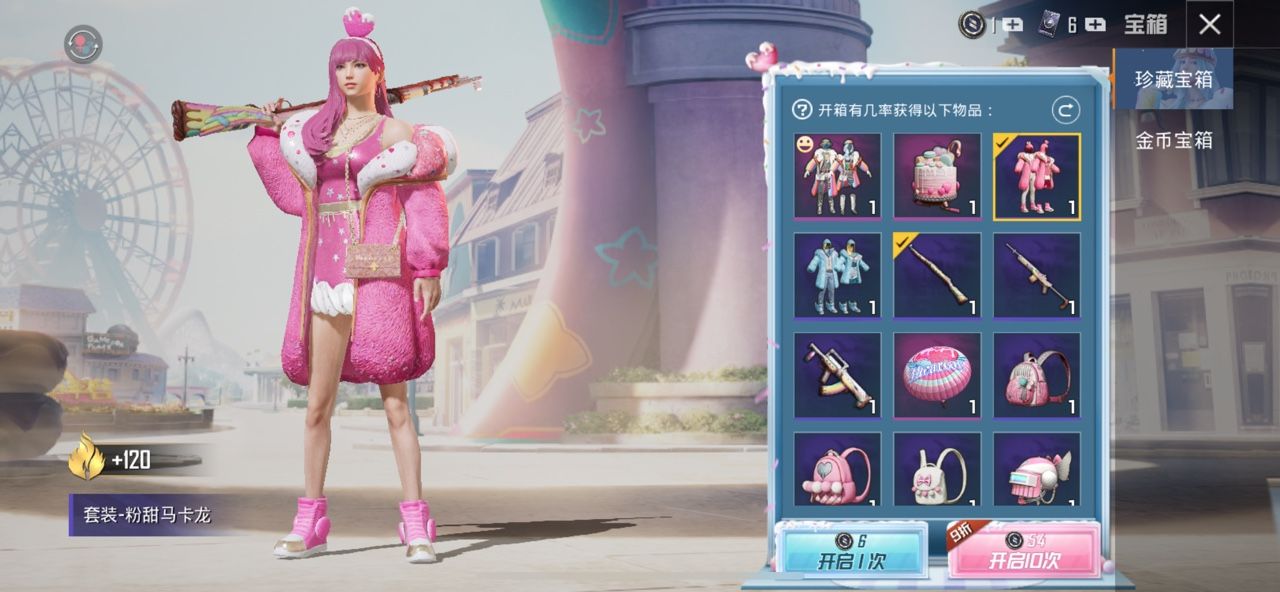Preview the pink winged helmet
The image size is (1280, 592).
click(1036, 470)
